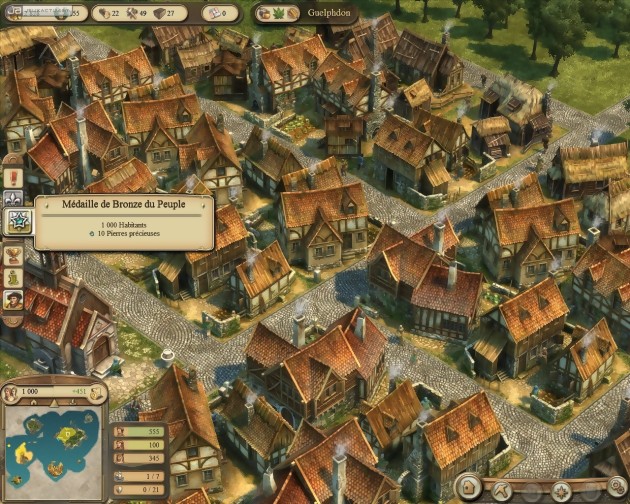Select the ship count row showing 1 / 7
Viewport: 630px width, 504px height.
tap(150, 475)
